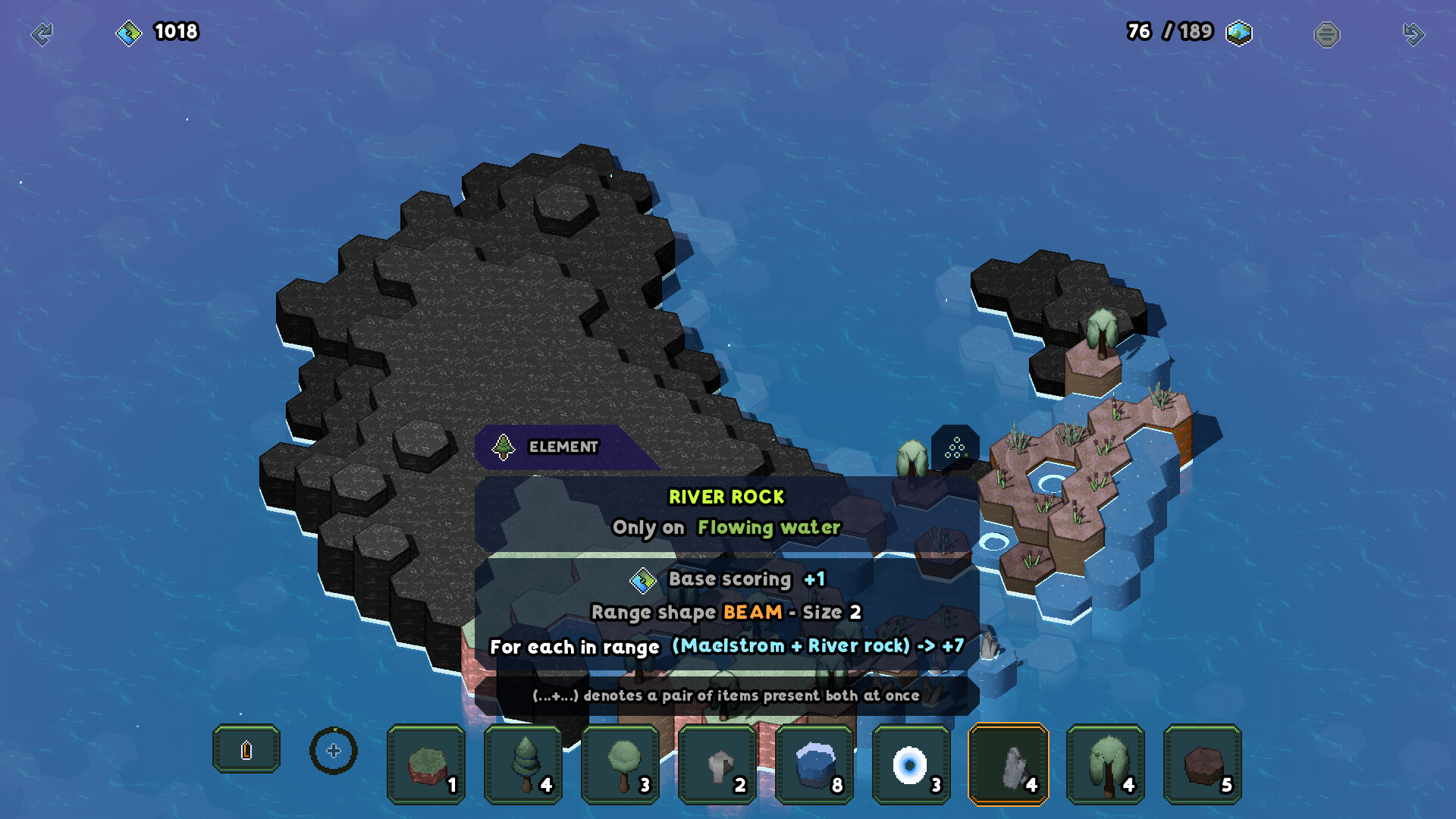Select the highlighted river rock element
Screen dimensions: 1456x819
[1009, 763]
